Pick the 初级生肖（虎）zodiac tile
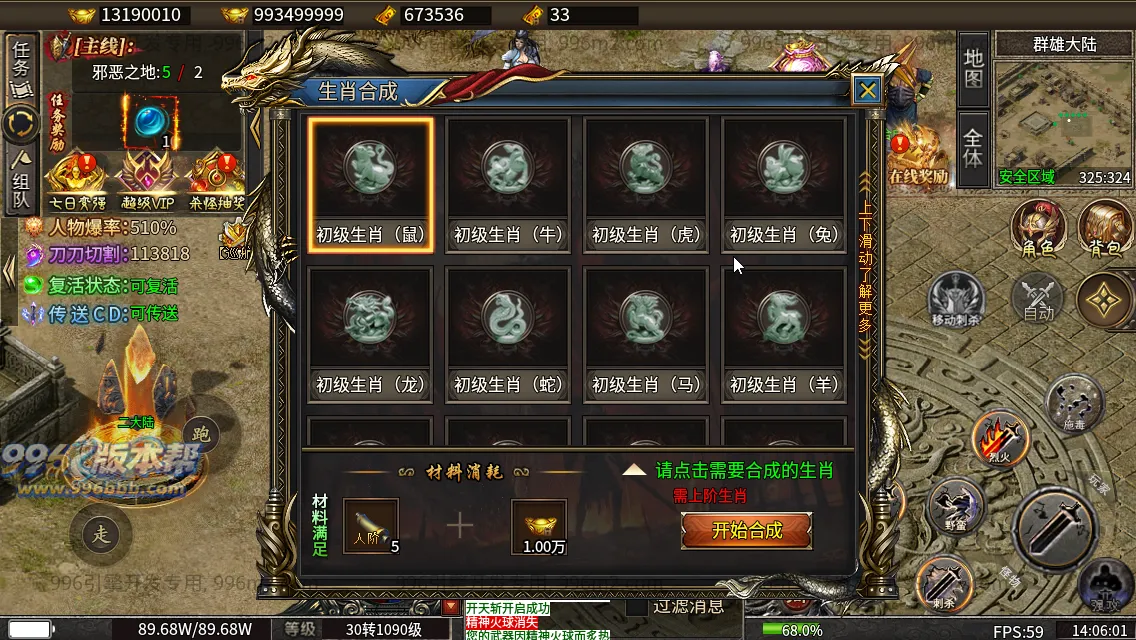This screenshot has width=1136, height=640. click(646, 184)
